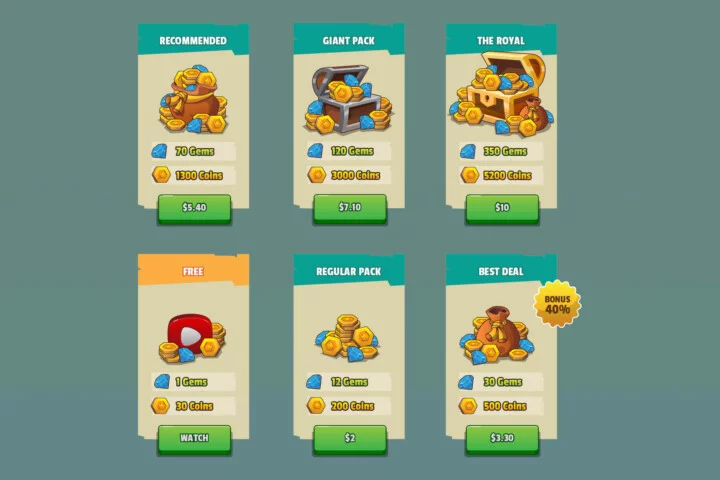Buy The Royal pack for $10
720x480 pixels.
[502, 208]
